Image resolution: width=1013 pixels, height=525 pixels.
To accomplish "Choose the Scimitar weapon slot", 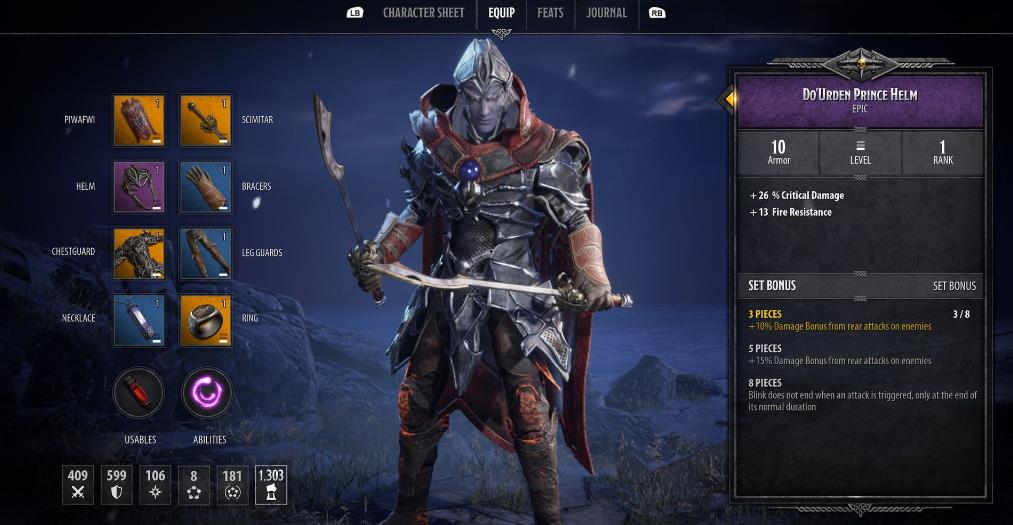I will point(205,120).
